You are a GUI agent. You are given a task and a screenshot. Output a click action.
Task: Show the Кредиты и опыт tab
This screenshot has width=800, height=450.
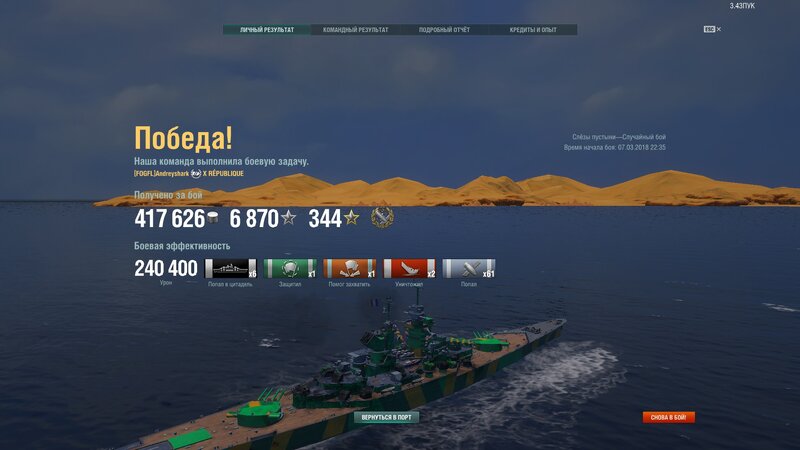(x=533, y=30)
